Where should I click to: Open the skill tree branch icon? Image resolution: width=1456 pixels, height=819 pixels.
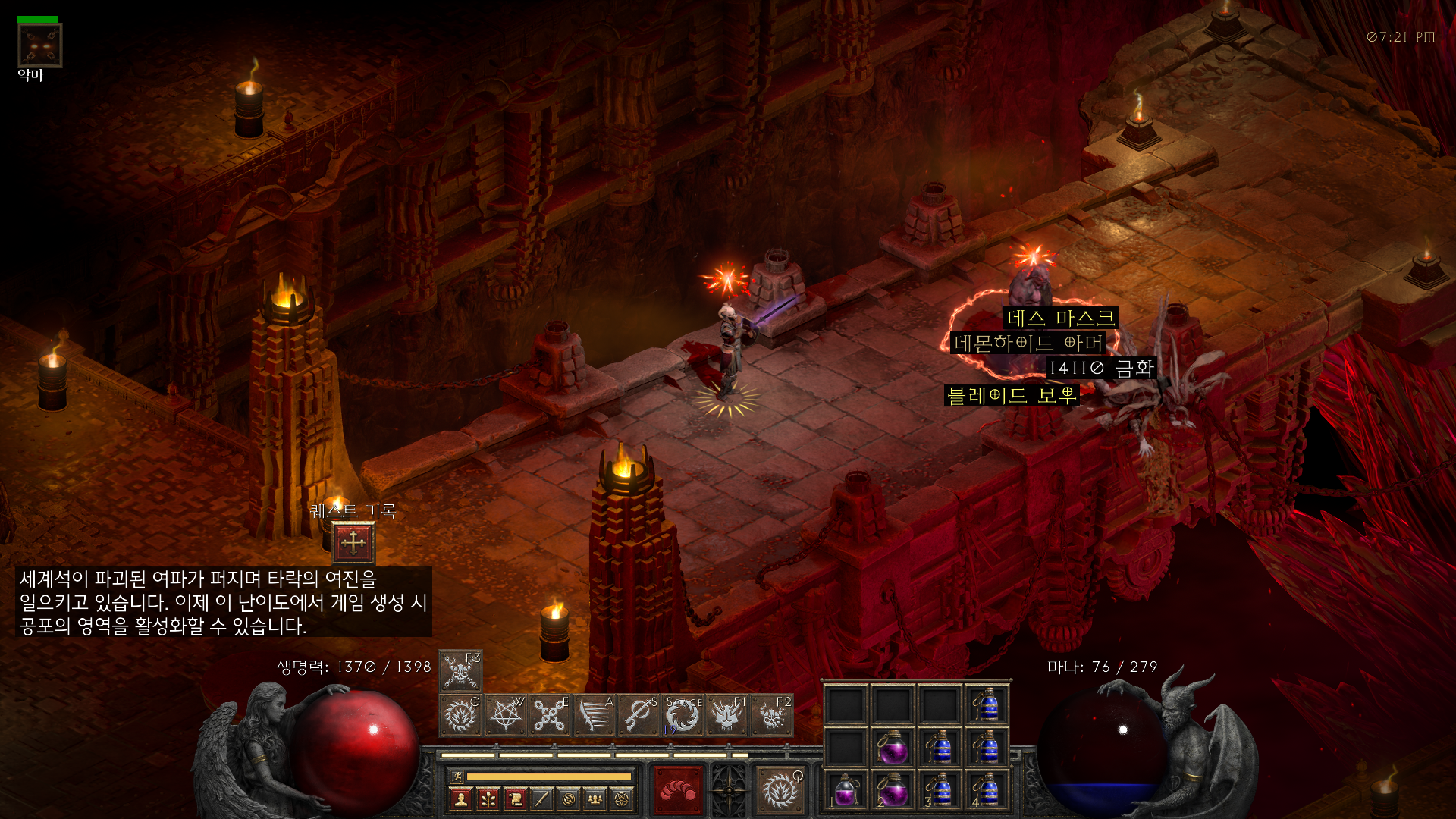pos(488,799)
